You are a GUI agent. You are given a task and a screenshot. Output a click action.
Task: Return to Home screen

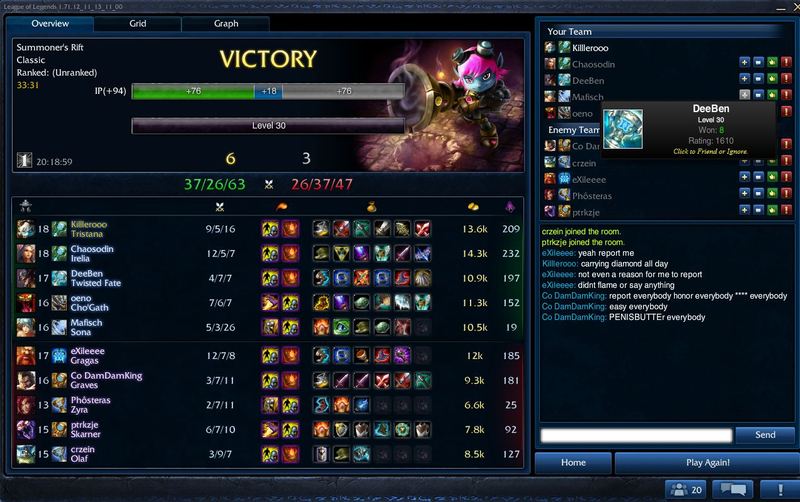pyautogui.click(x=573, y=463)
